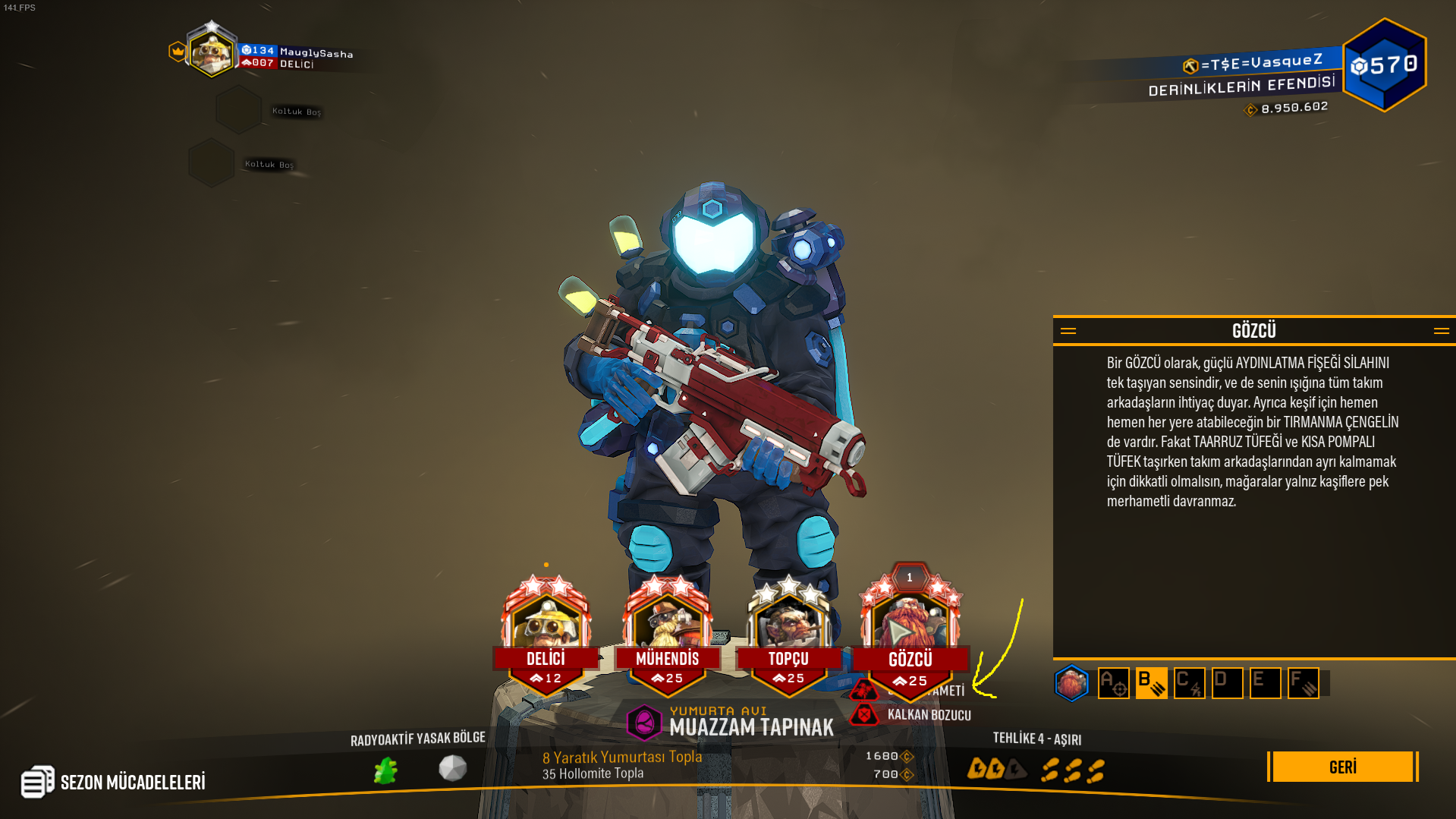Choose loadout D

tap(1227, 683)
